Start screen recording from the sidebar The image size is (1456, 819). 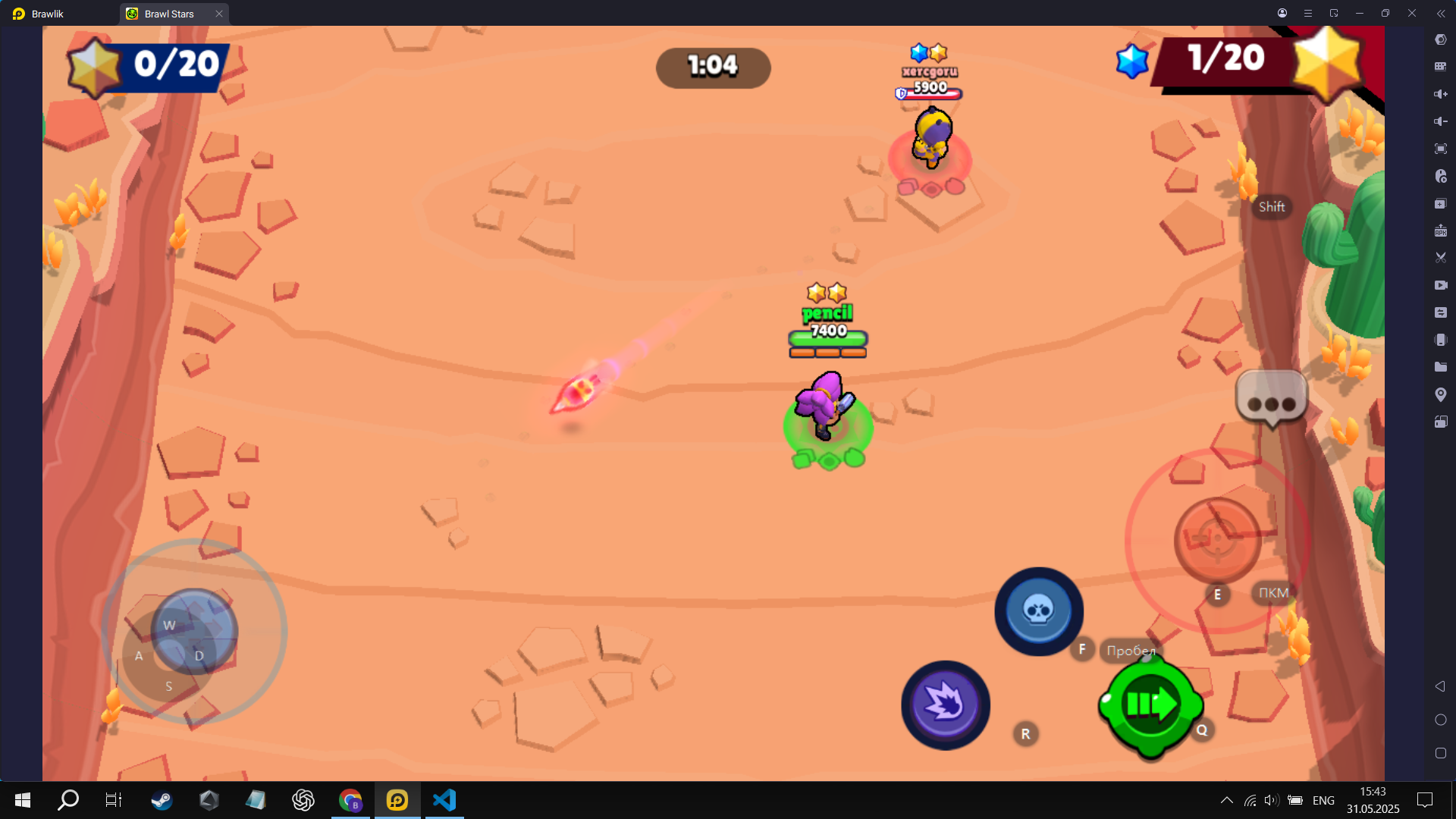[1440, 285]
